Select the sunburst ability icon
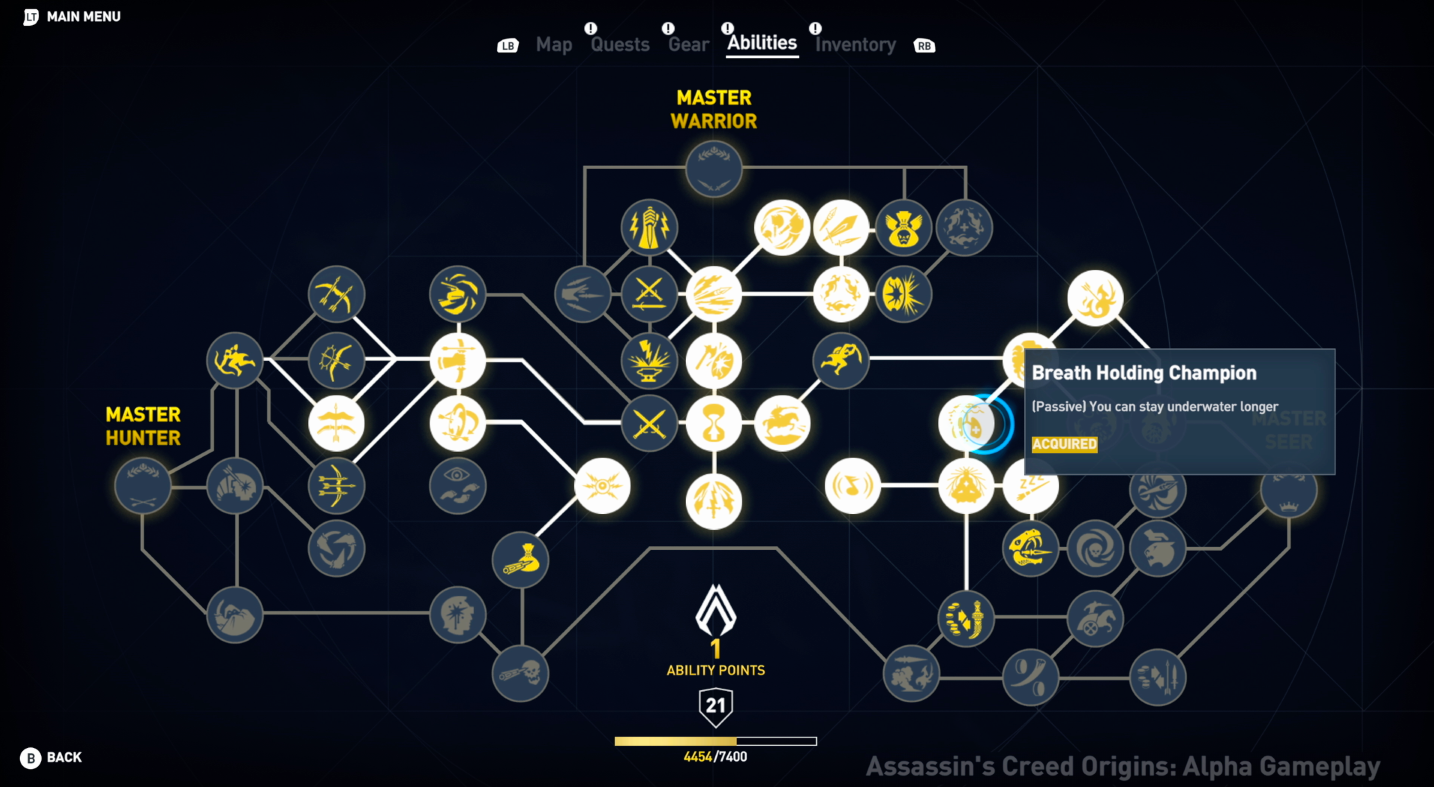Image resolution: width=1434 pixels, height=787 pixels. click(x=602, y=486)
